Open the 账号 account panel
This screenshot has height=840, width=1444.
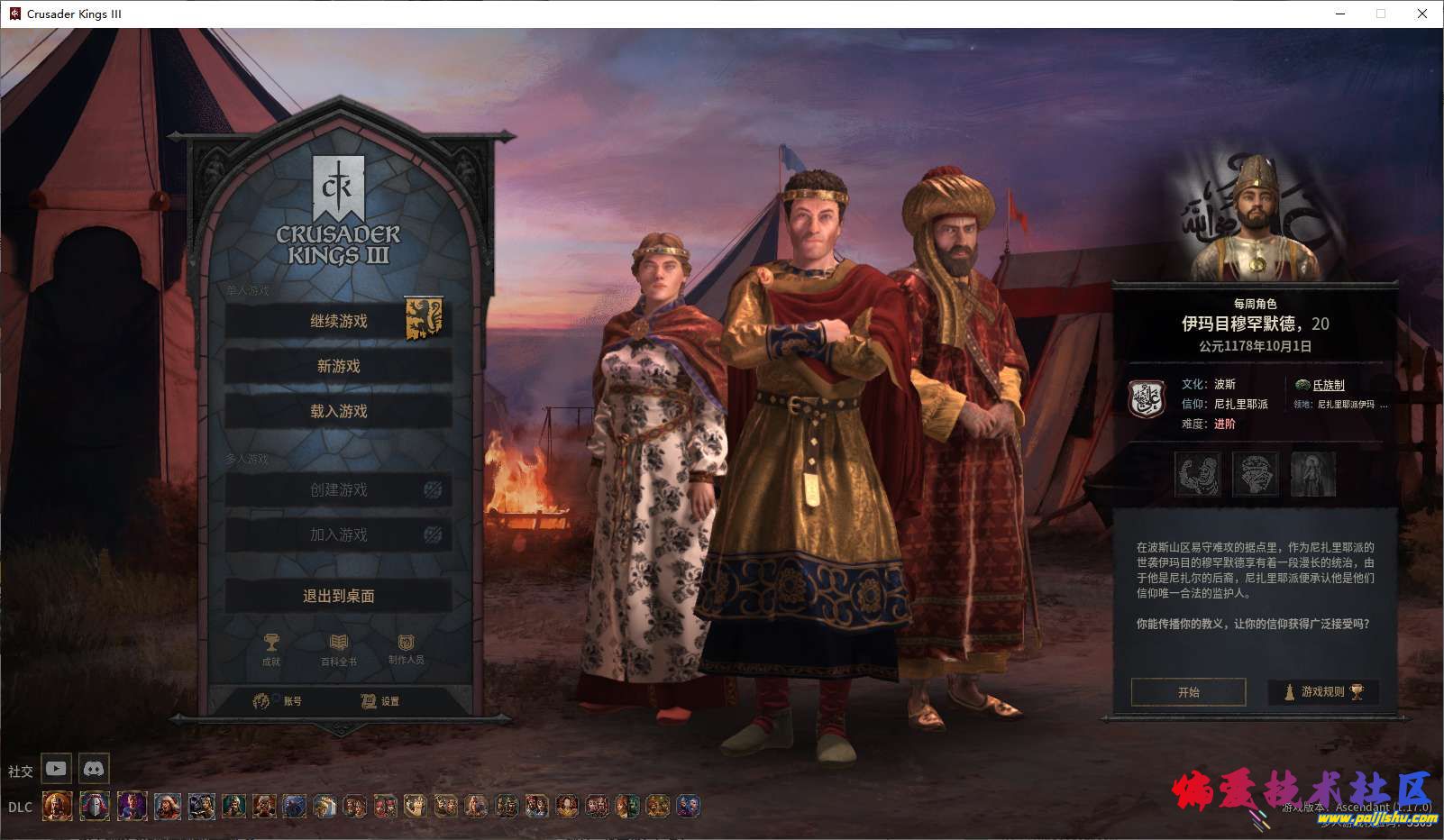[x=279, y=700]
